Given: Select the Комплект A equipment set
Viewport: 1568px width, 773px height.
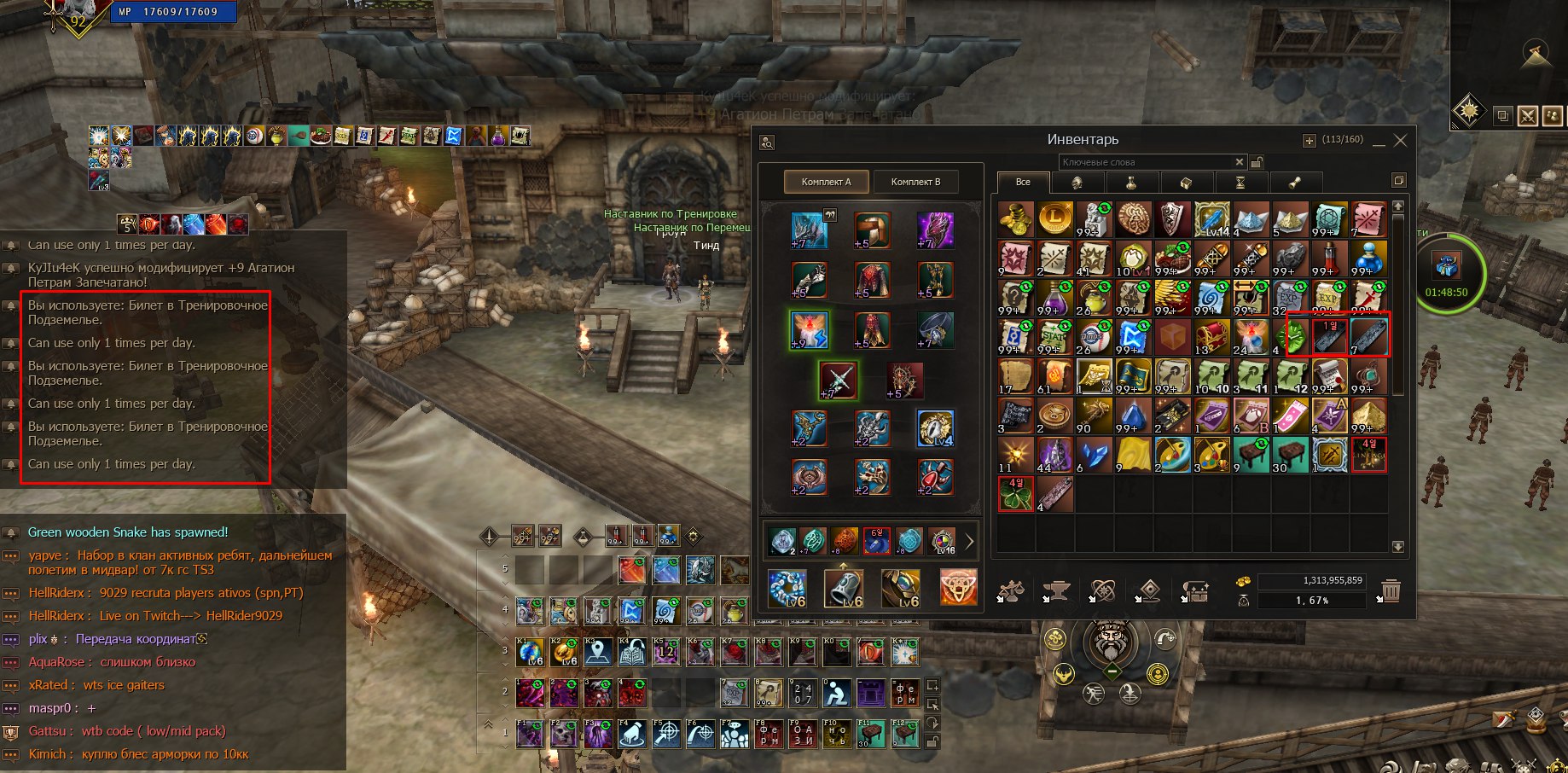Looking at the screenshot, I should click(826, 182).
